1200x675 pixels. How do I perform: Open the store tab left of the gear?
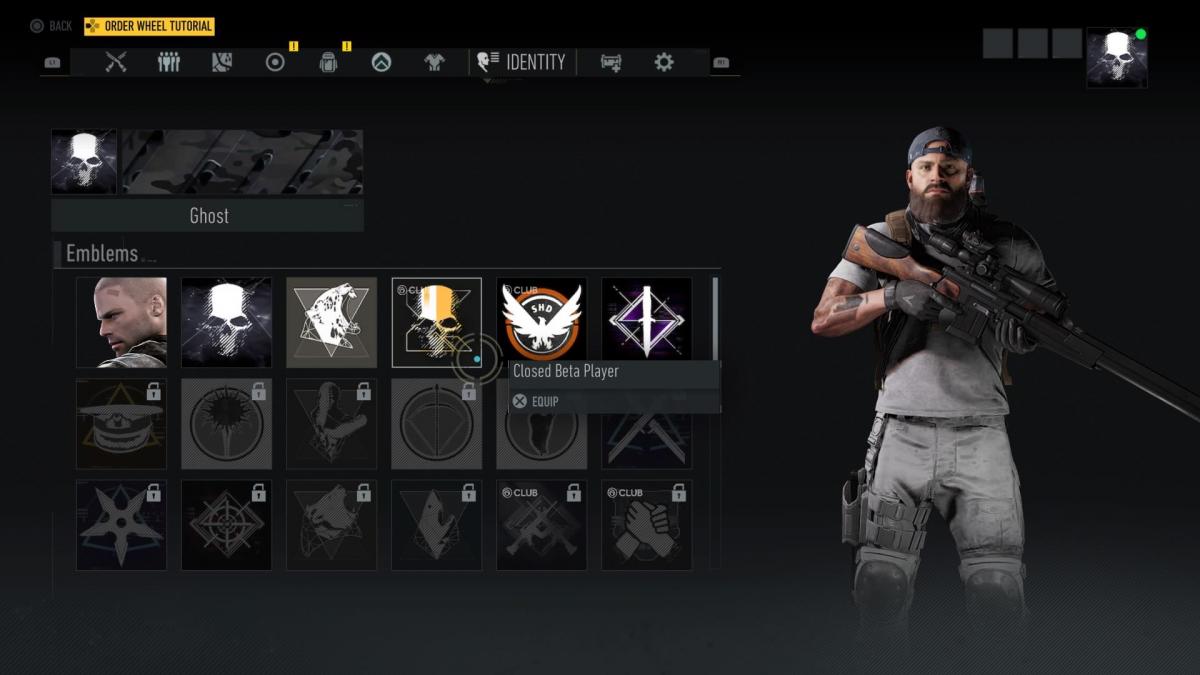611,62
